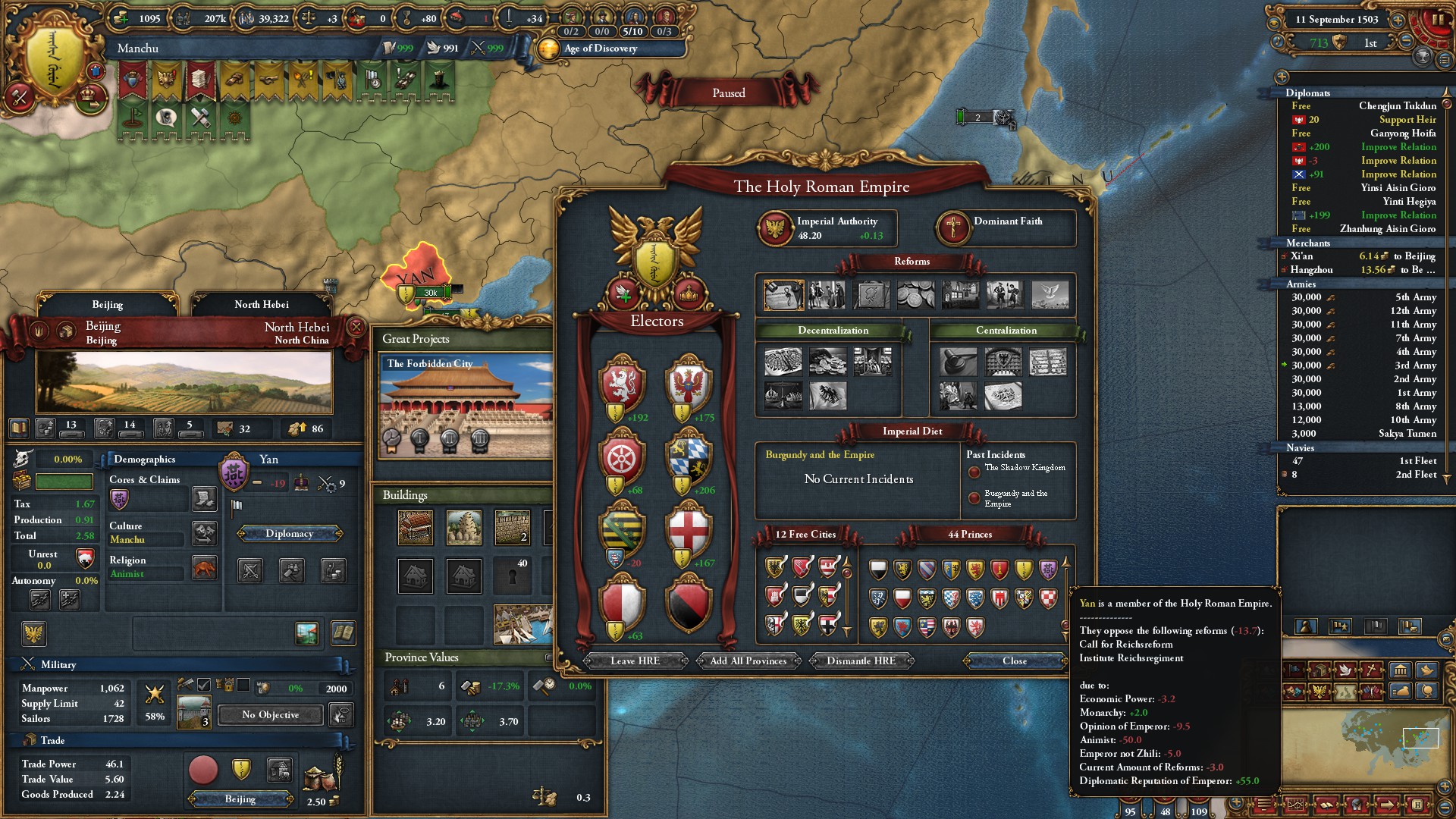The image size is (1456, 819).
Task: Open the change culture icon in Demographics
Action: click(x=203, y=533)
